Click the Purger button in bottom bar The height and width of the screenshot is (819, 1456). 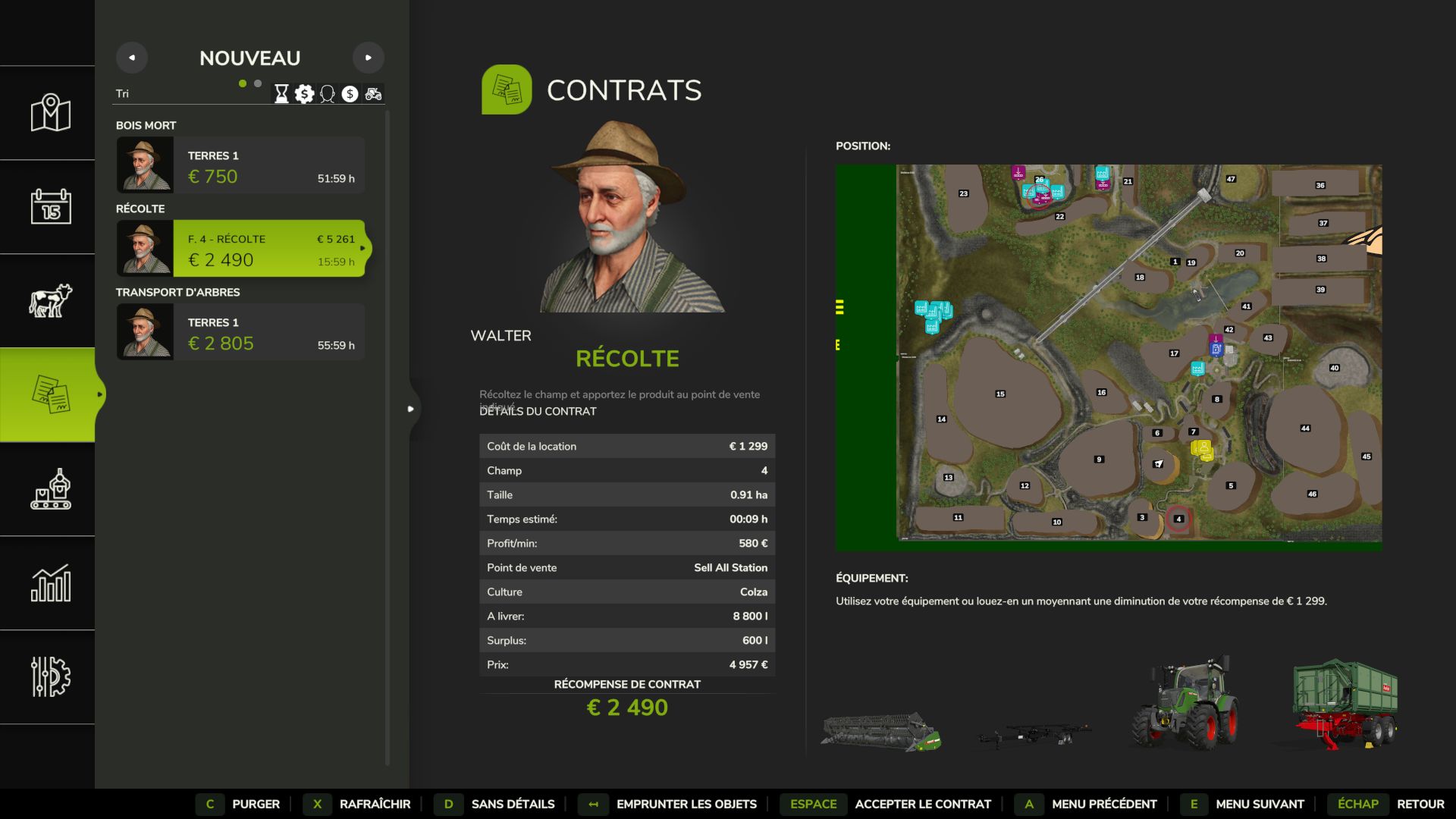256,804
